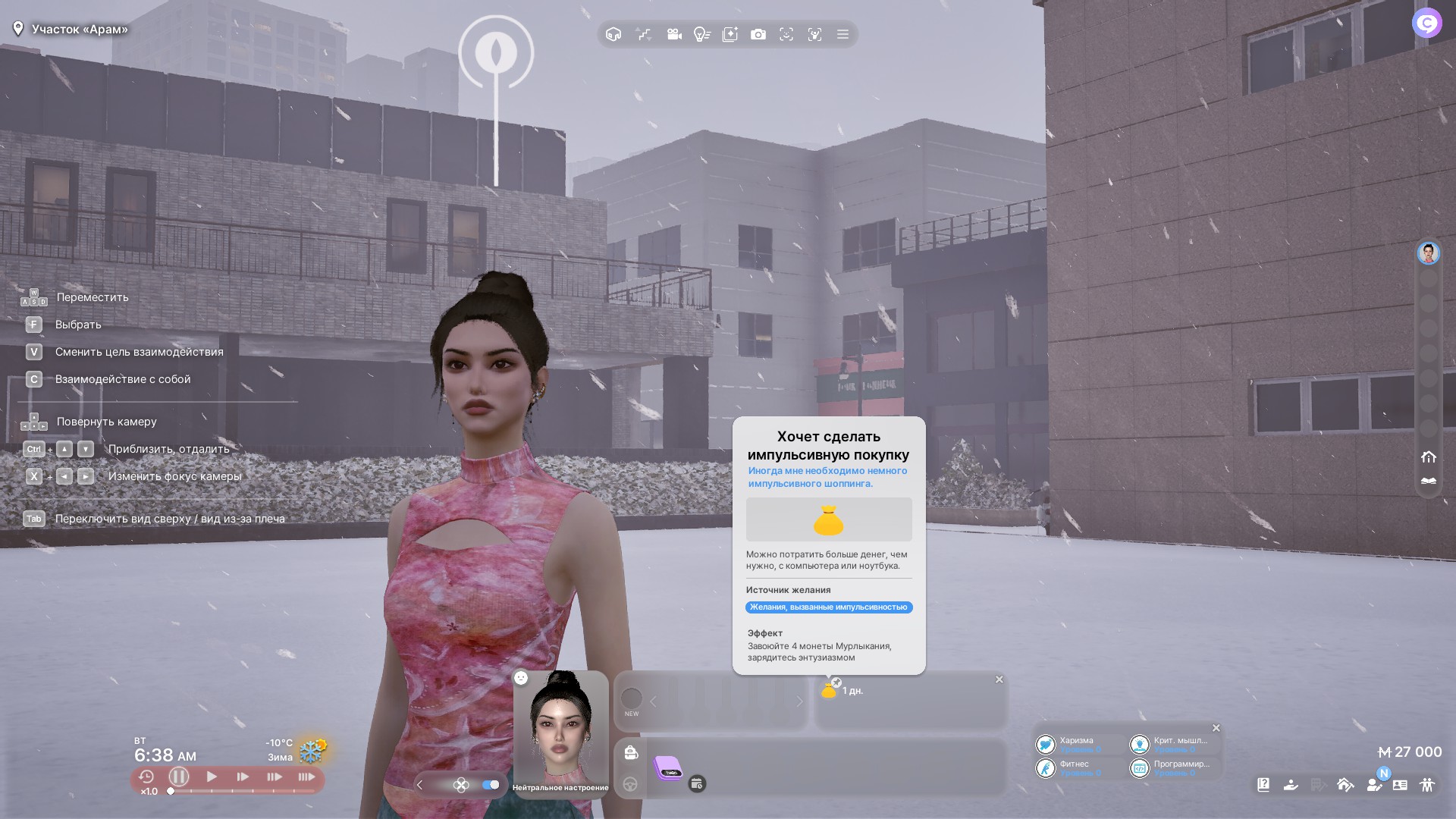Open the family icon in bottom-right bar

tap(1427, 785)
